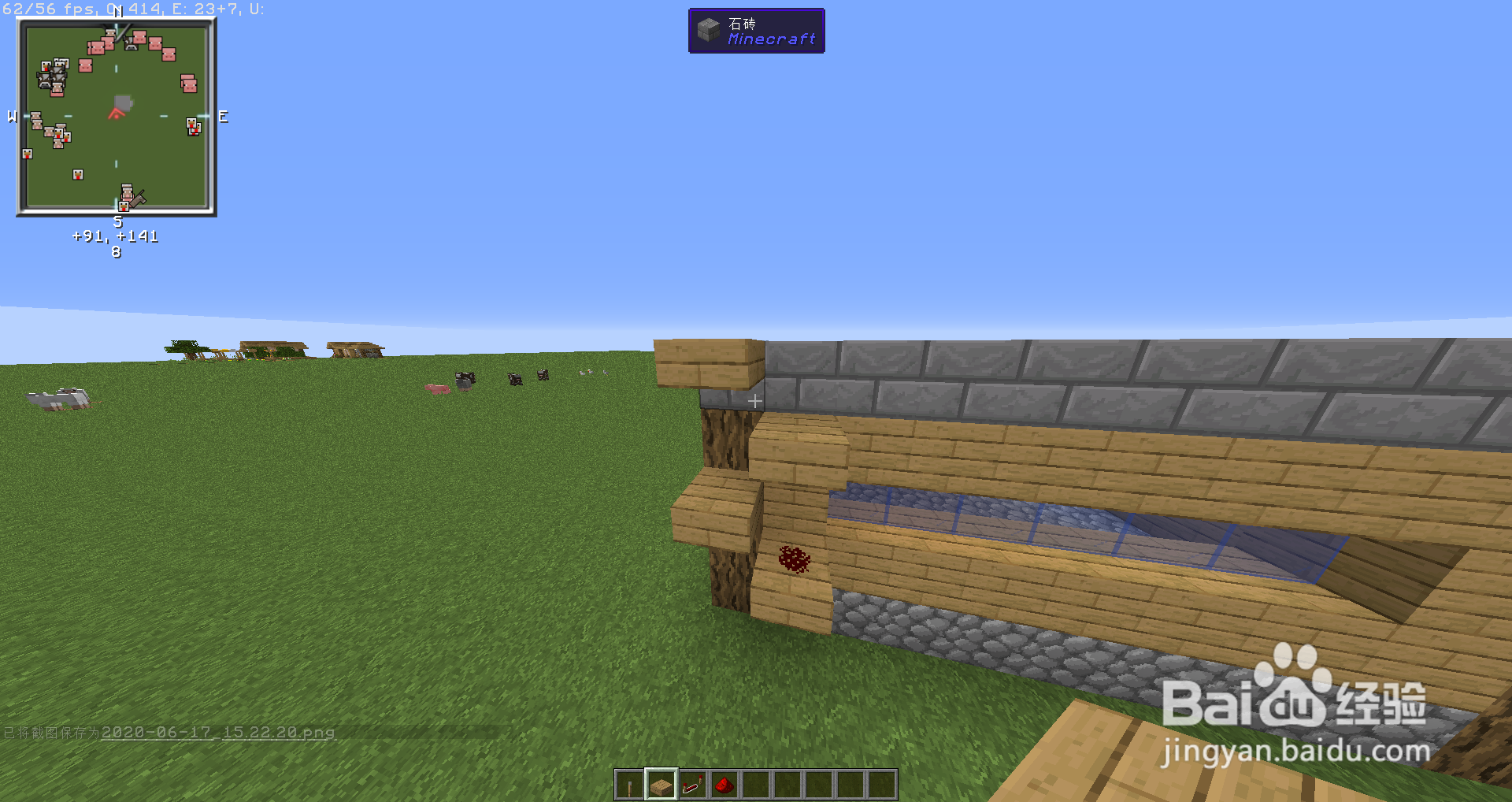The image size is (1512, 802).
Task: Click the fps counter in the top-left corner
Action: (47, 9)
